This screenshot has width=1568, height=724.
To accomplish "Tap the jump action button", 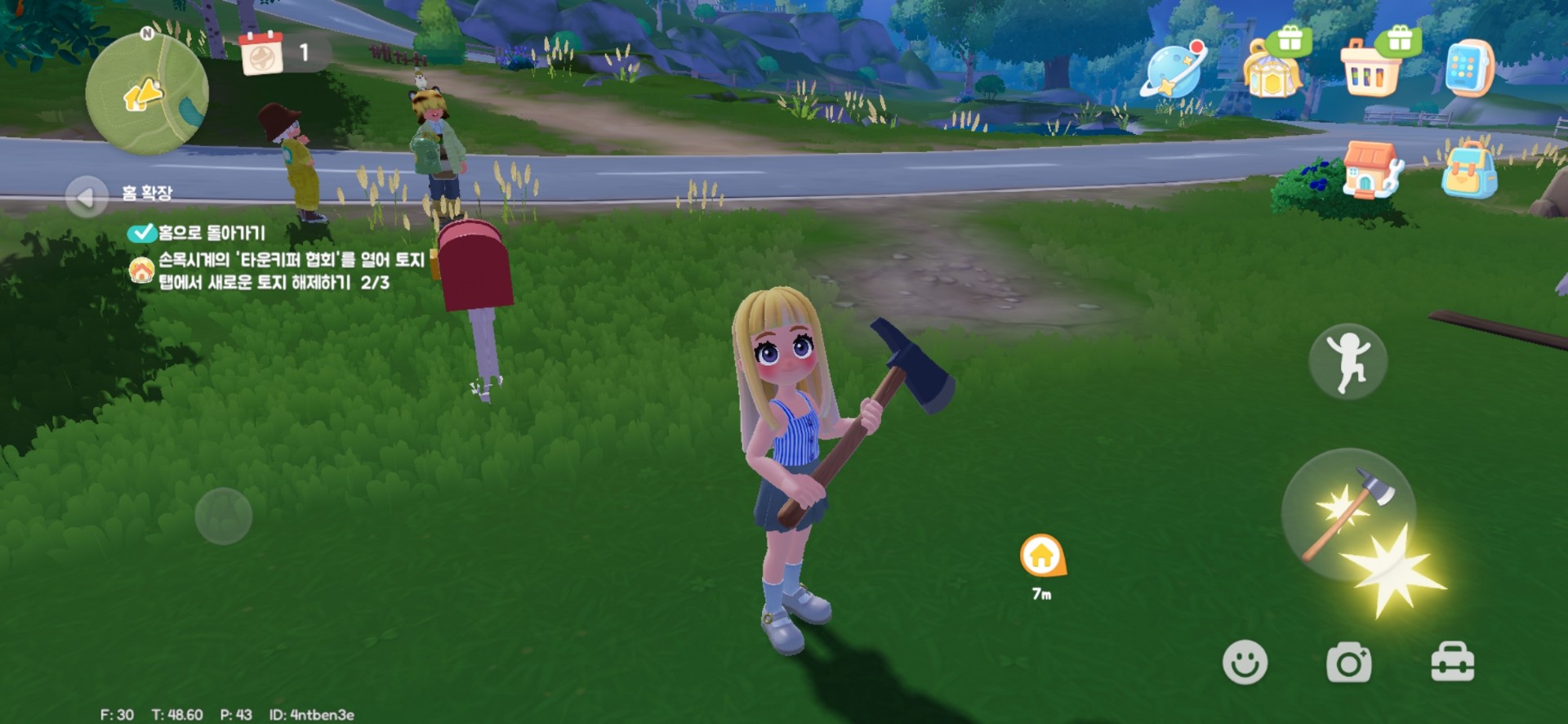I will pos(1347,361).
